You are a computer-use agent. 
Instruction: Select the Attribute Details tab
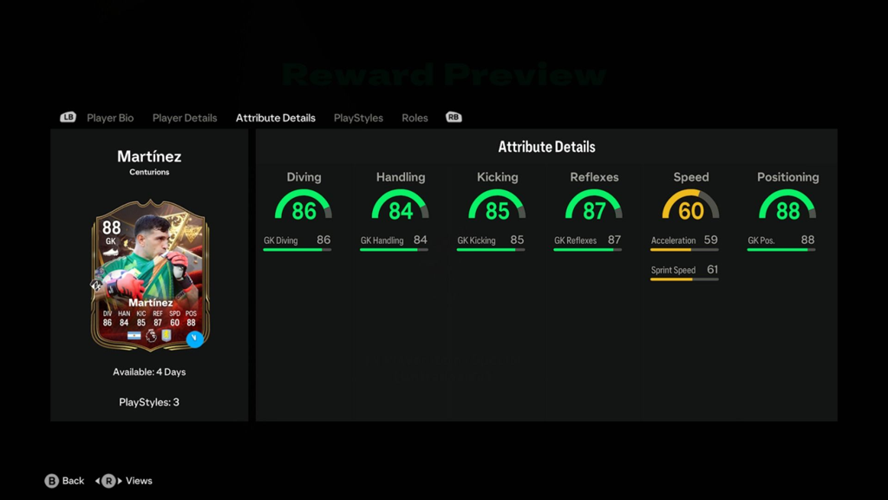point(275,118)
